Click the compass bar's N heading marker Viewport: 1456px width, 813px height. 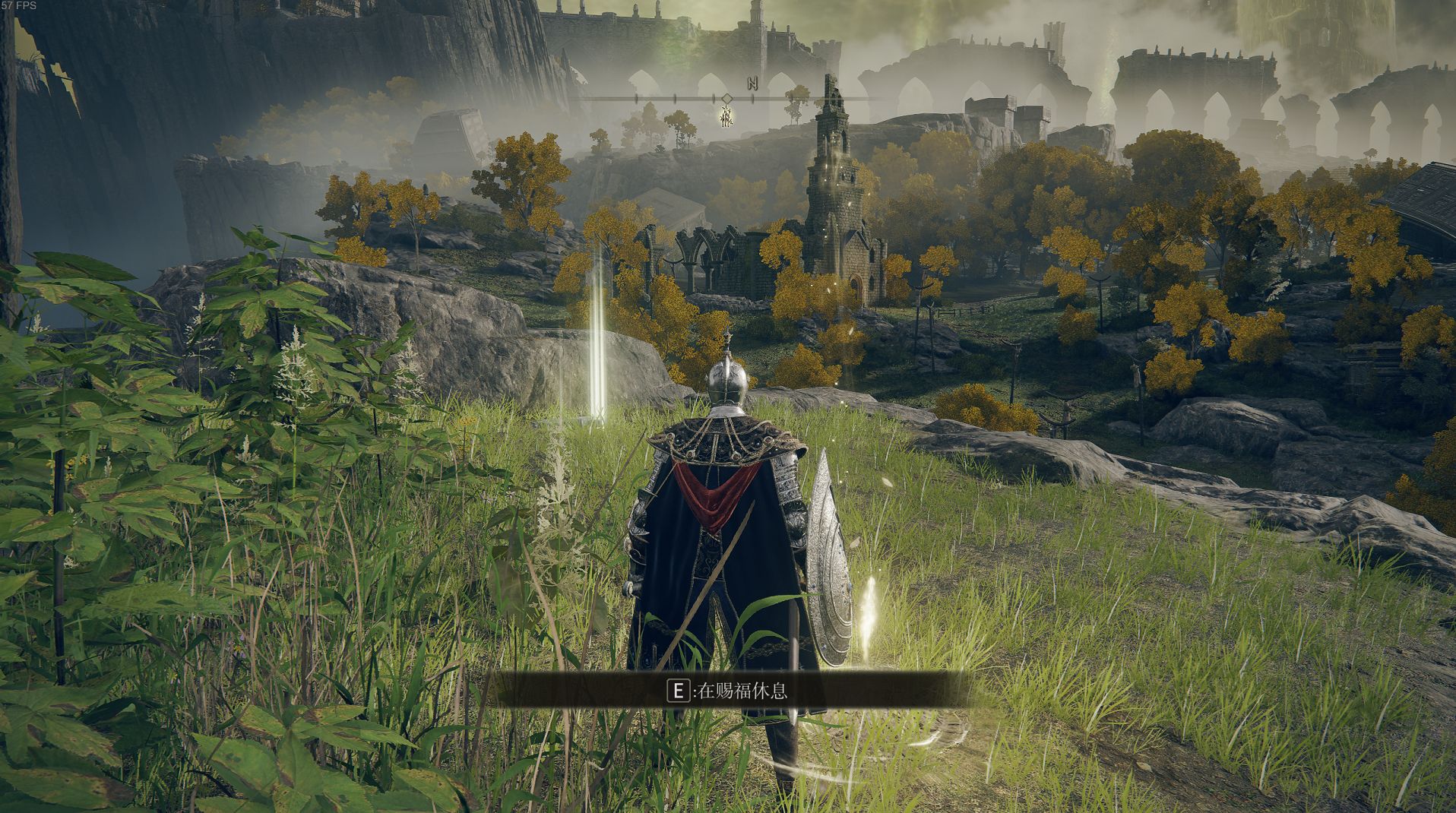tap(752, 84)
